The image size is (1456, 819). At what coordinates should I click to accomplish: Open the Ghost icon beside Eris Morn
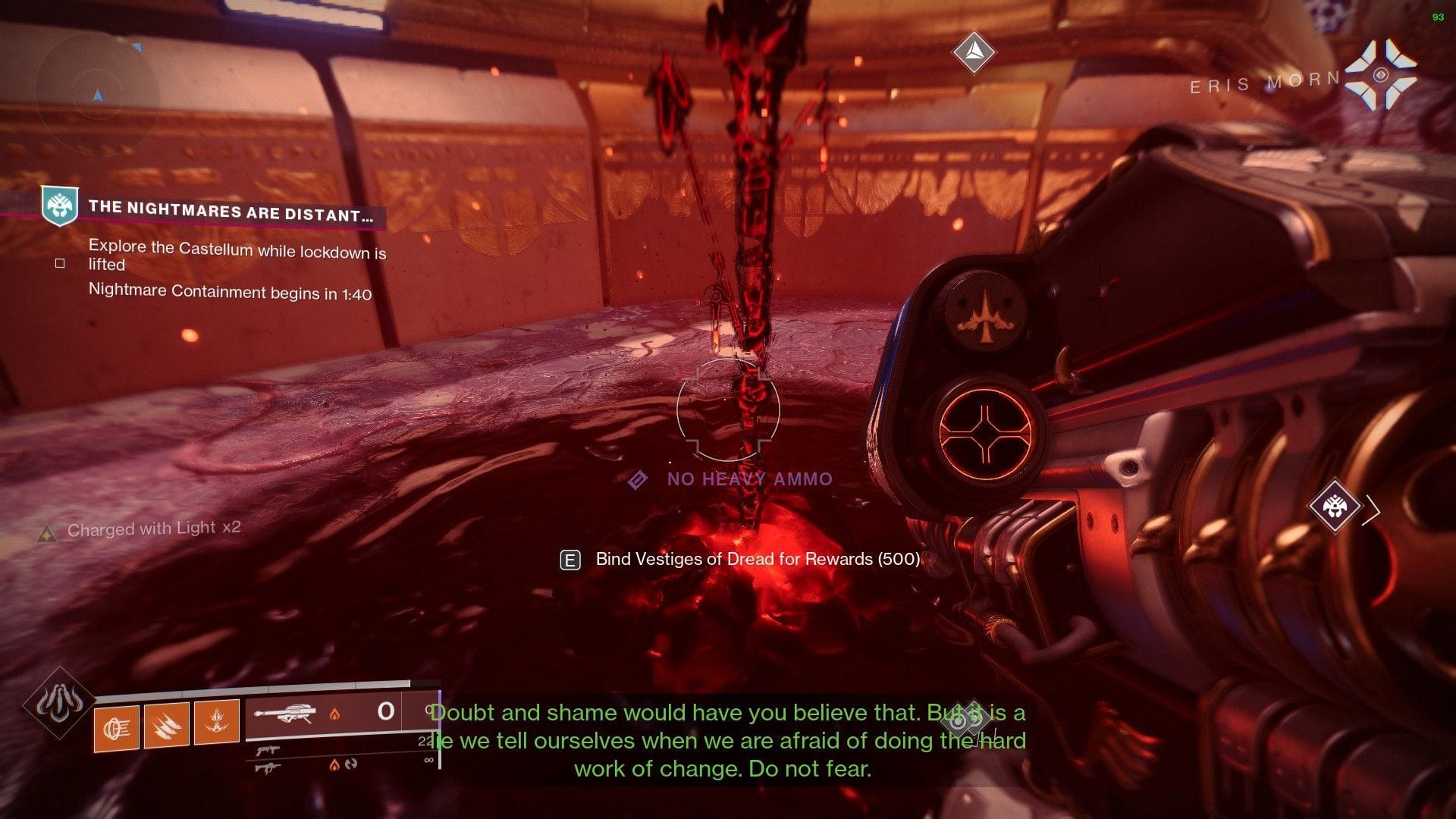pos(1382,74)
